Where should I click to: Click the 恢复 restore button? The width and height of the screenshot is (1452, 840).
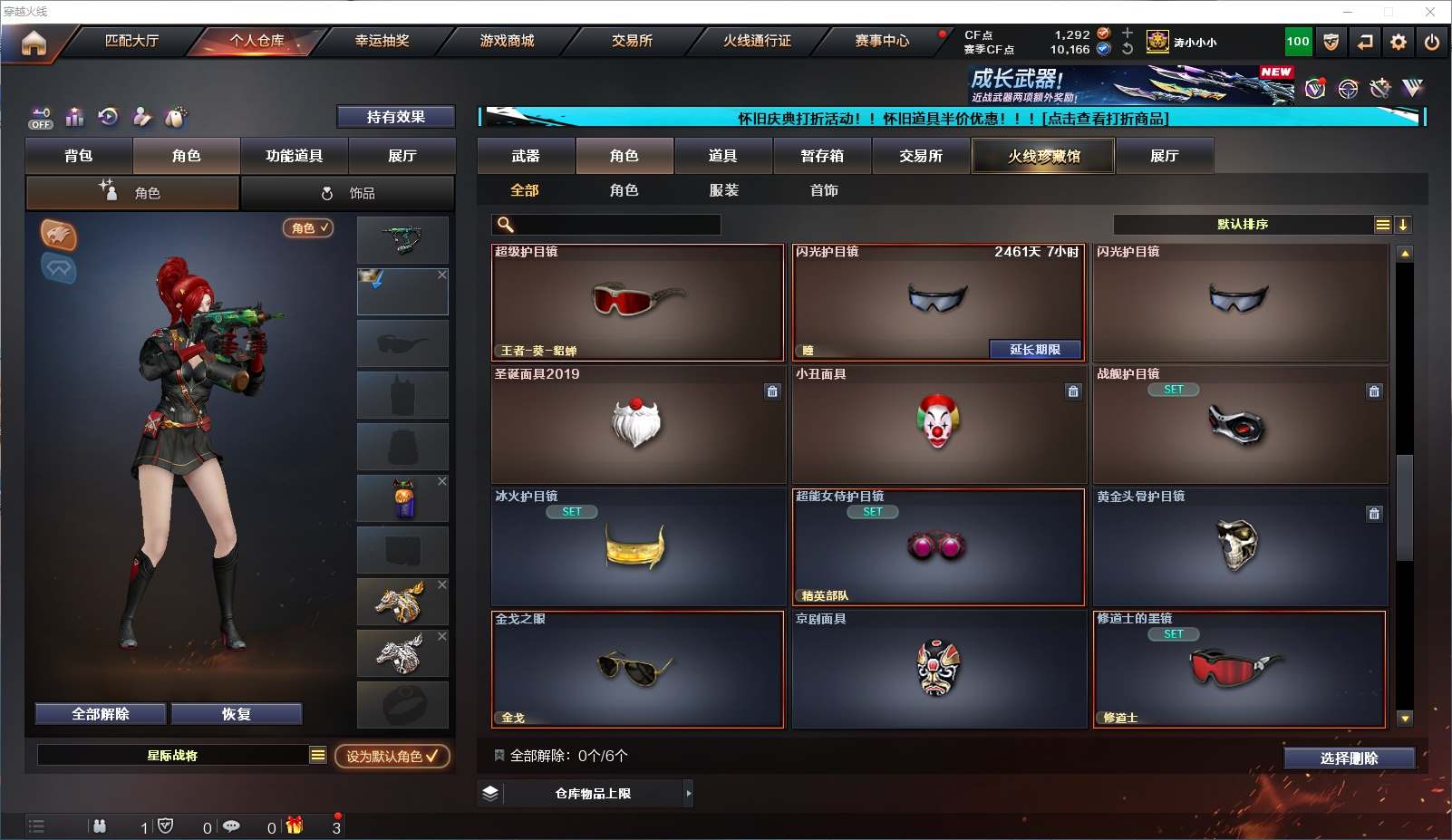236,714
